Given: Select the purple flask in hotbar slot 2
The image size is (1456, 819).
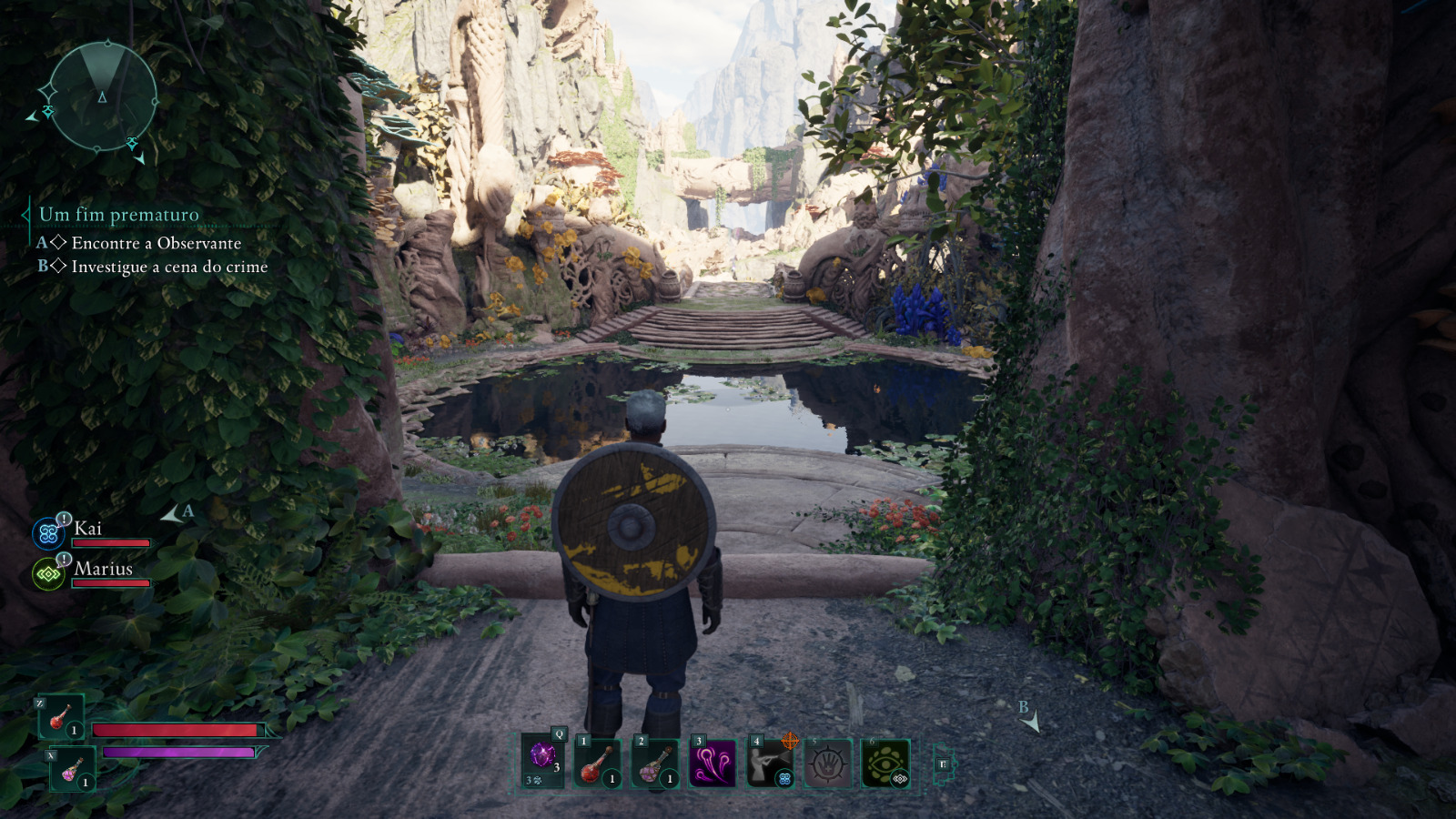Looking at the screenshot, I should (x=655, y=763).
